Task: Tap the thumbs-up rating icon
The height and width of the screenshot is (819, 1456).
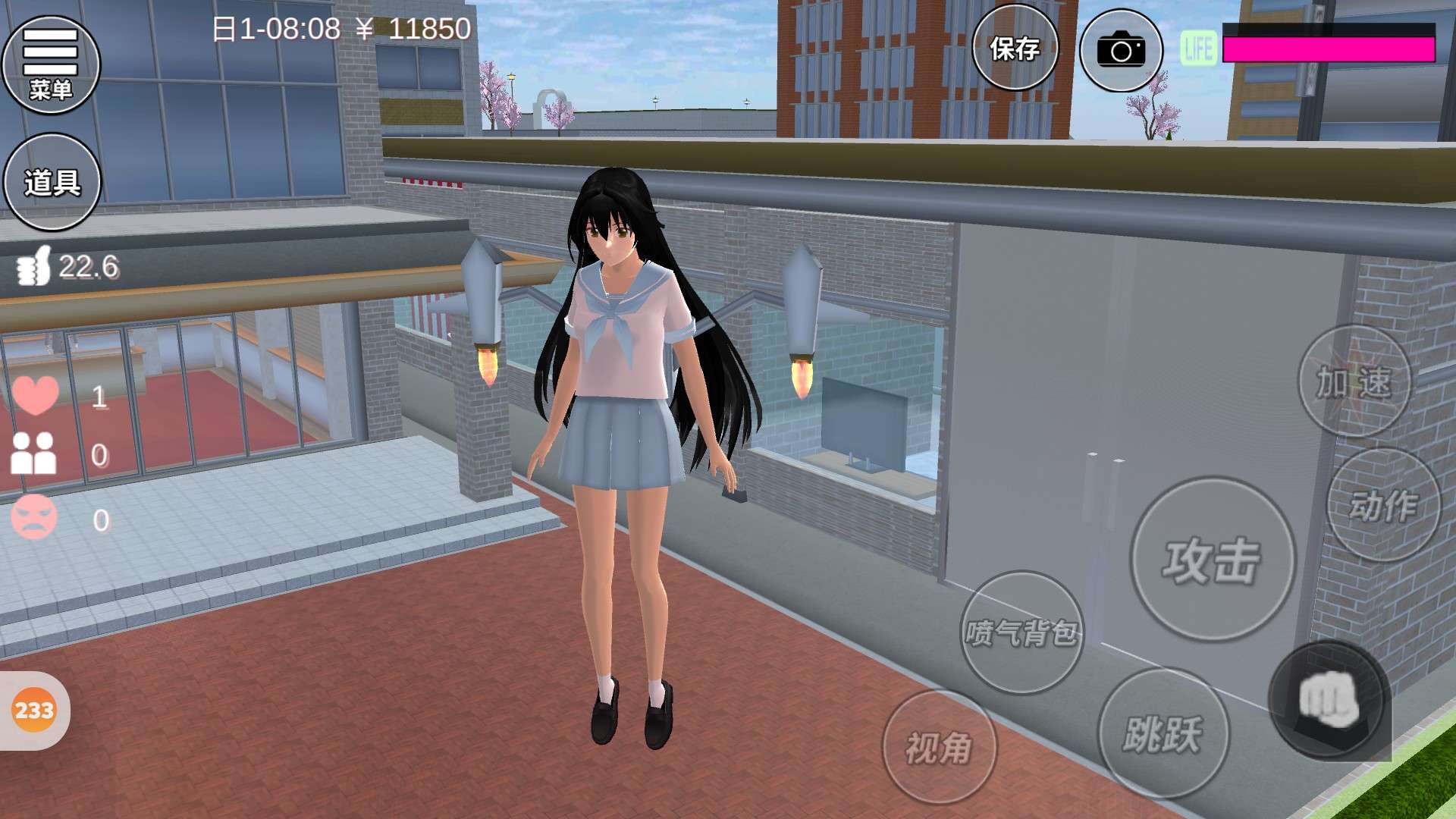Action: 34,266
